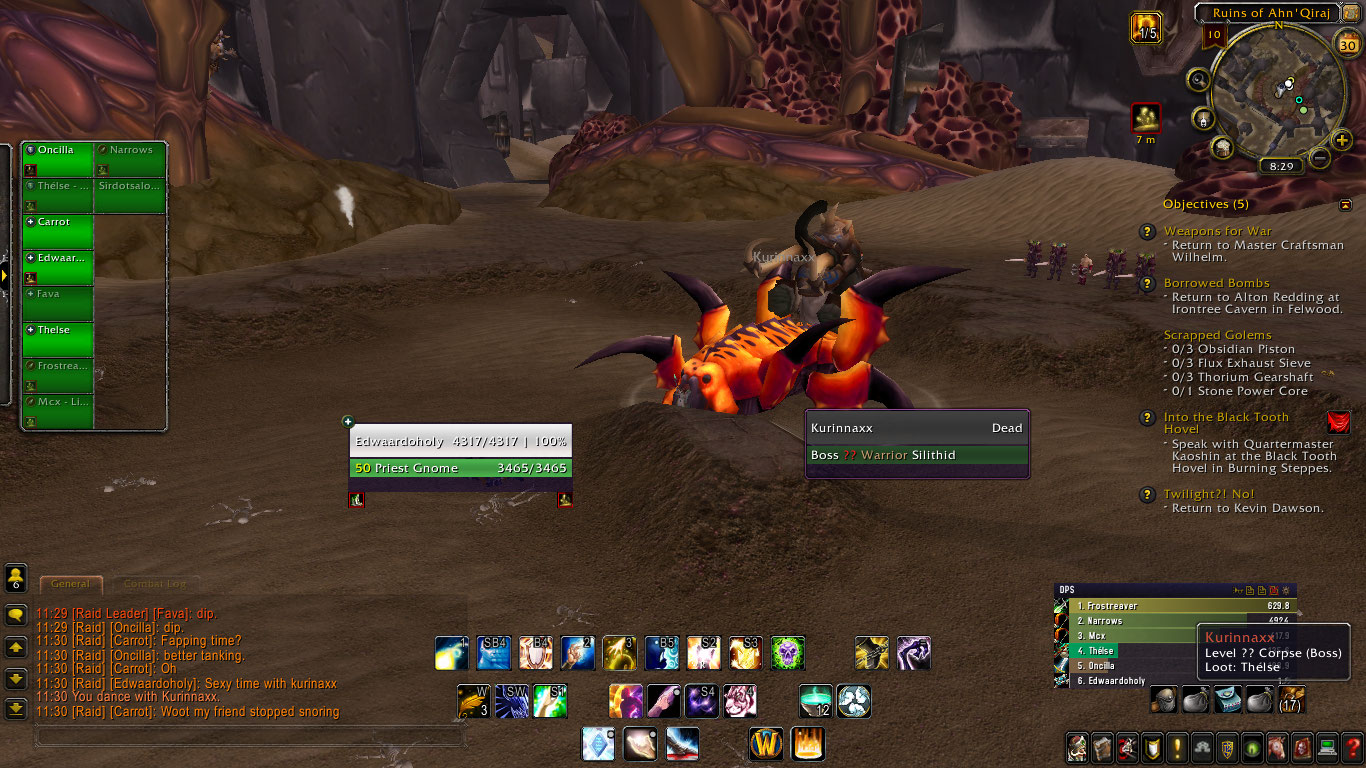Screen dimensions: 1366x768
Task: Use the teal bowl item with 12 charges
Action: point(817,700)
